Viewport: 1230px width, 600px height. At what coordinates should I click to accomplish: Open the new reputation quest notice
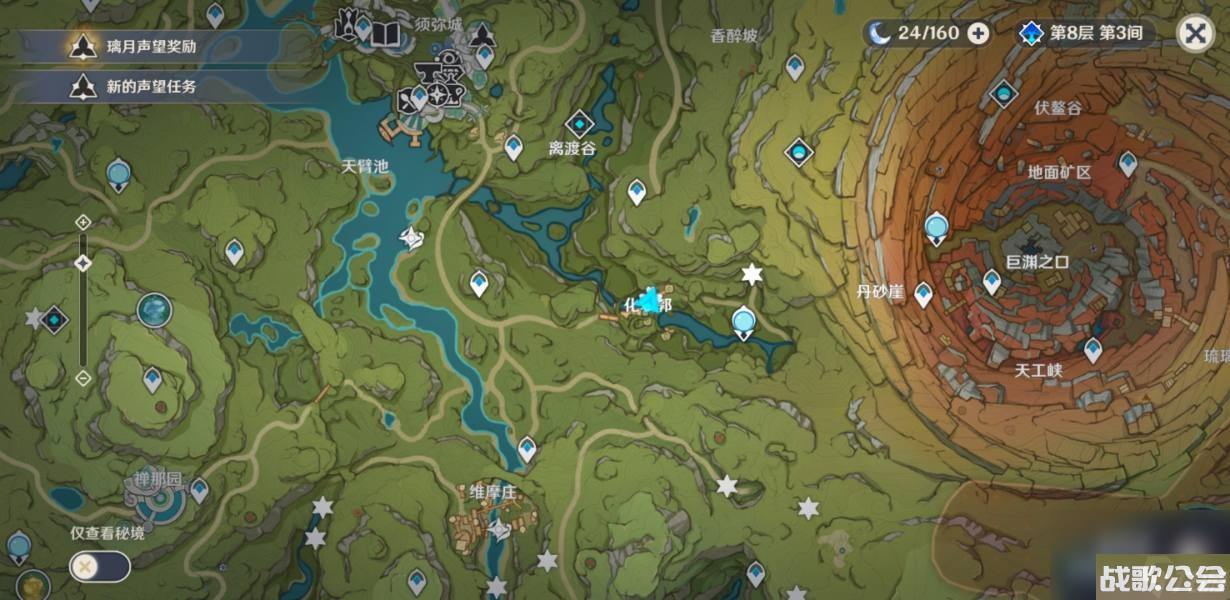(x=150, y=86)
